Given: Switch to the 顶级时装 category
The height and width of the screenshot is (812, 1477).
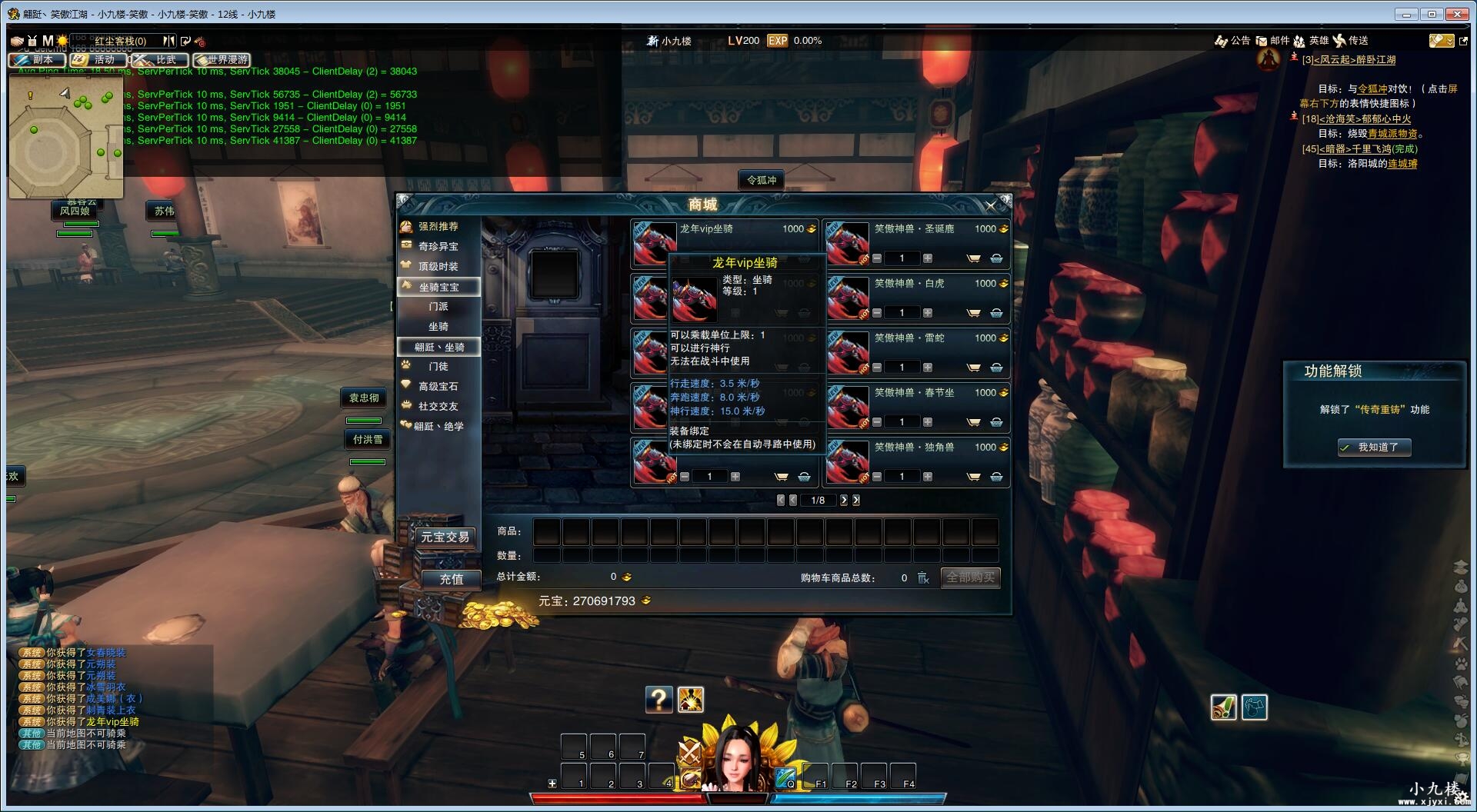Looking at the screenshot, I should (438, 267).
